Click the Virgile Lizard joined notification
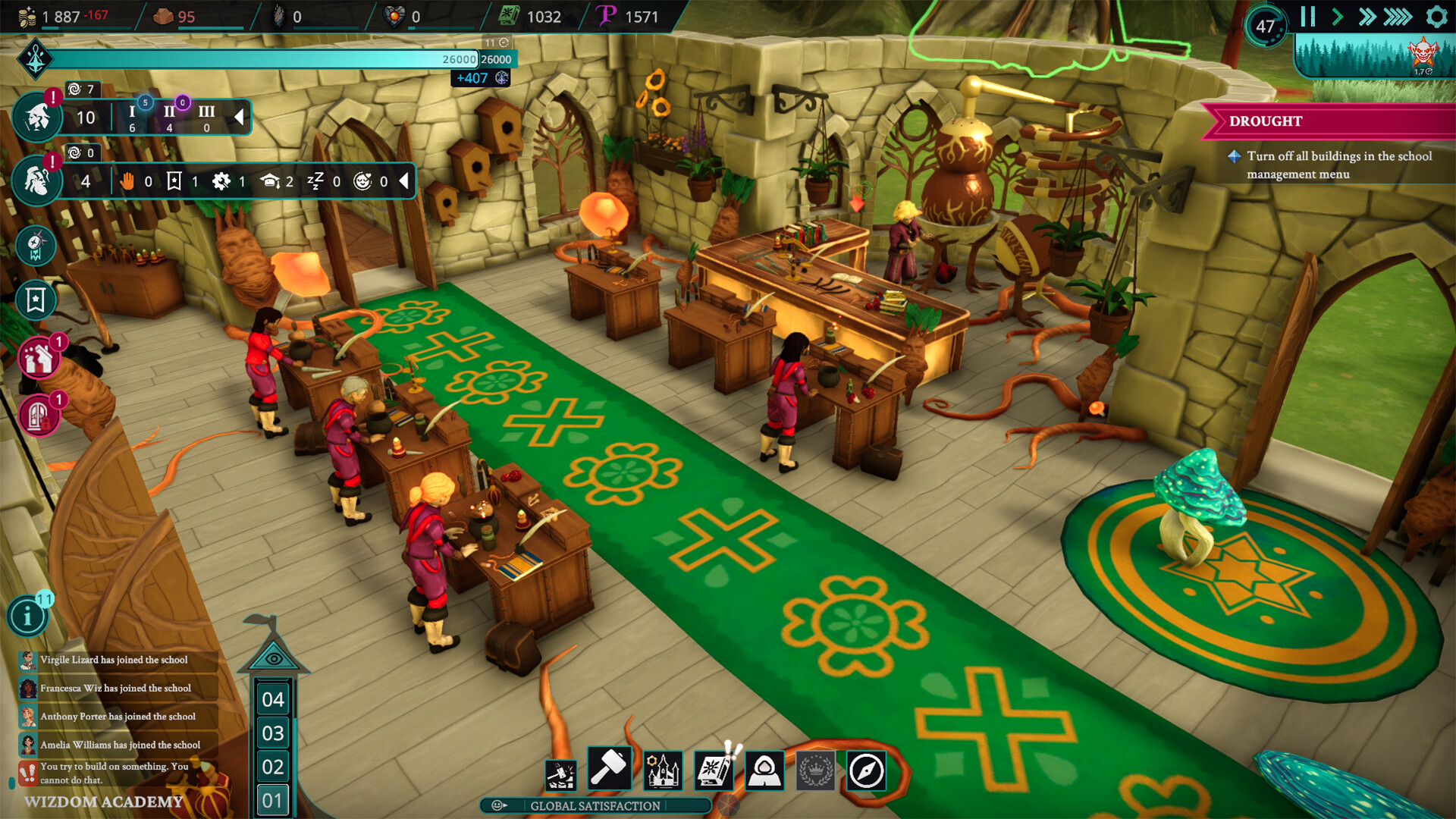This screenshot has width=1456, height=819. click(118, 660)
